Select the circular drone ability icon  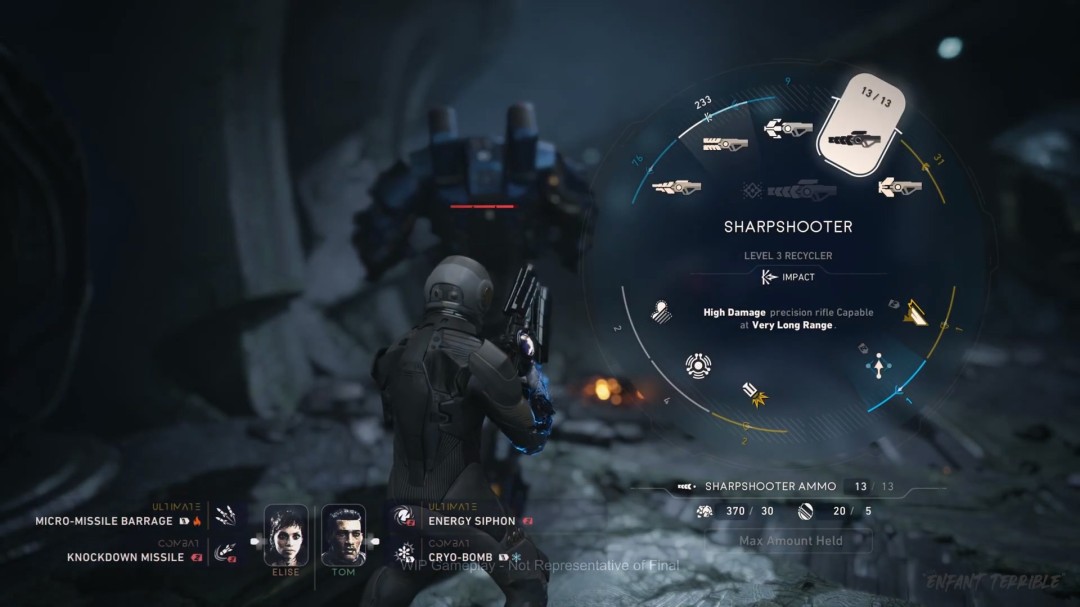tap(698, 365)
